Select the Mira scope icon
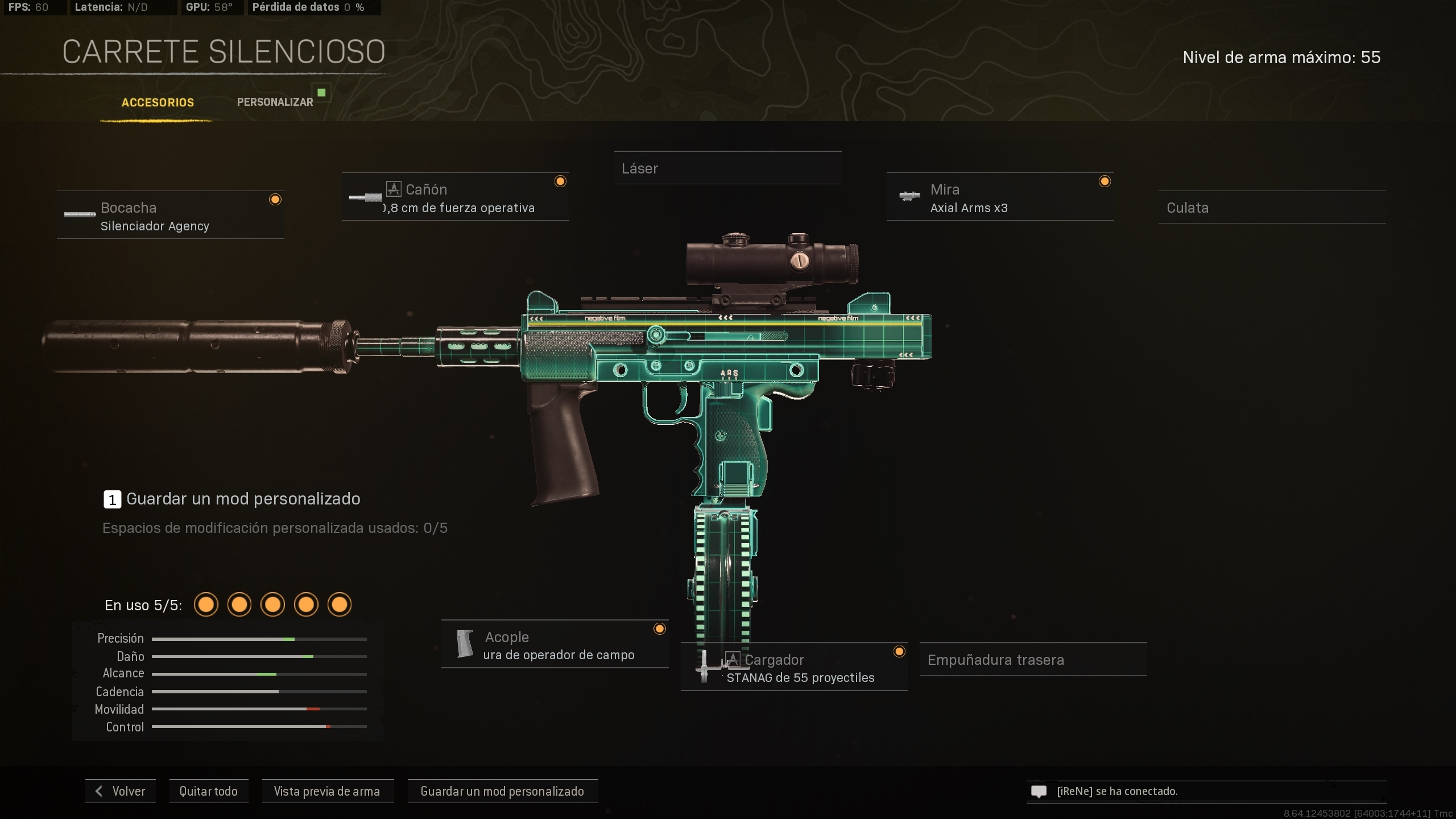This screenshot has height=819, width=1456. [910, 197]
